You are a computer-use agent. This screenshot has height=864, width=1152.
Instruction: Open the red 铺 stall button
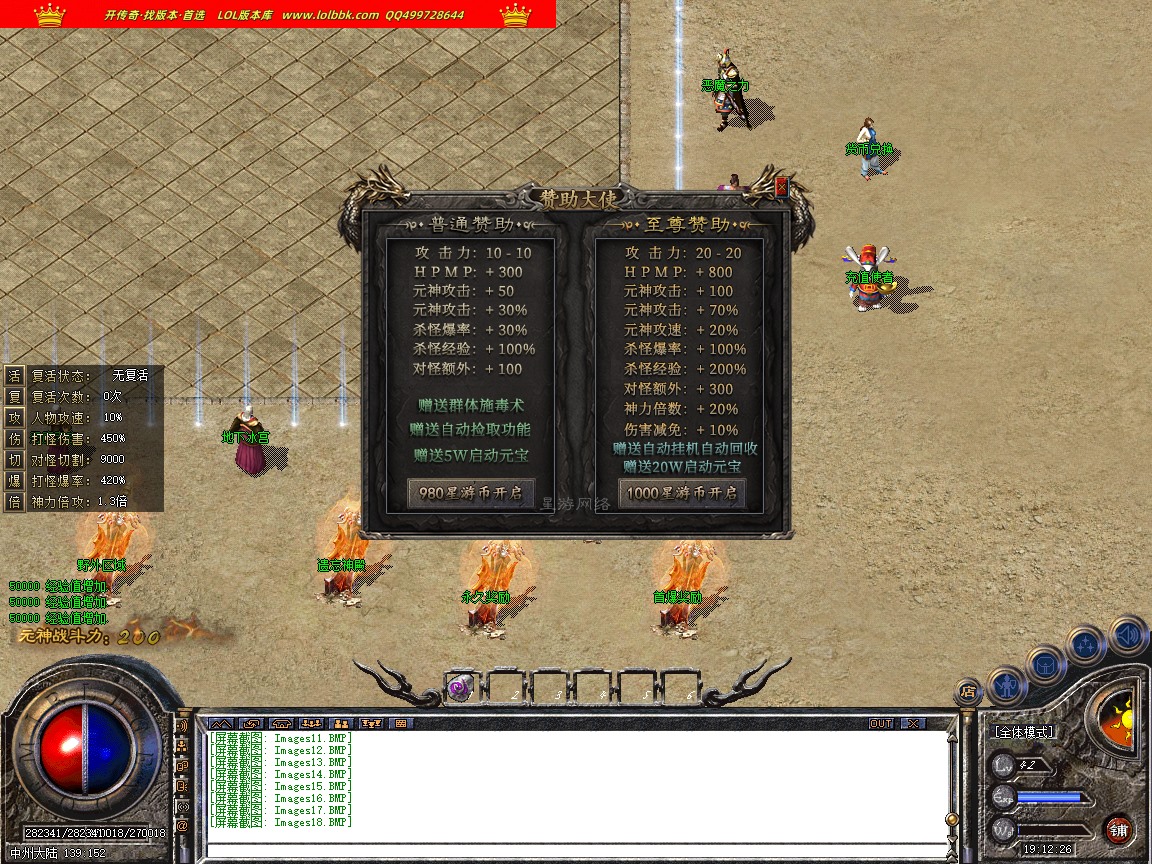[x=1118, y=829]
